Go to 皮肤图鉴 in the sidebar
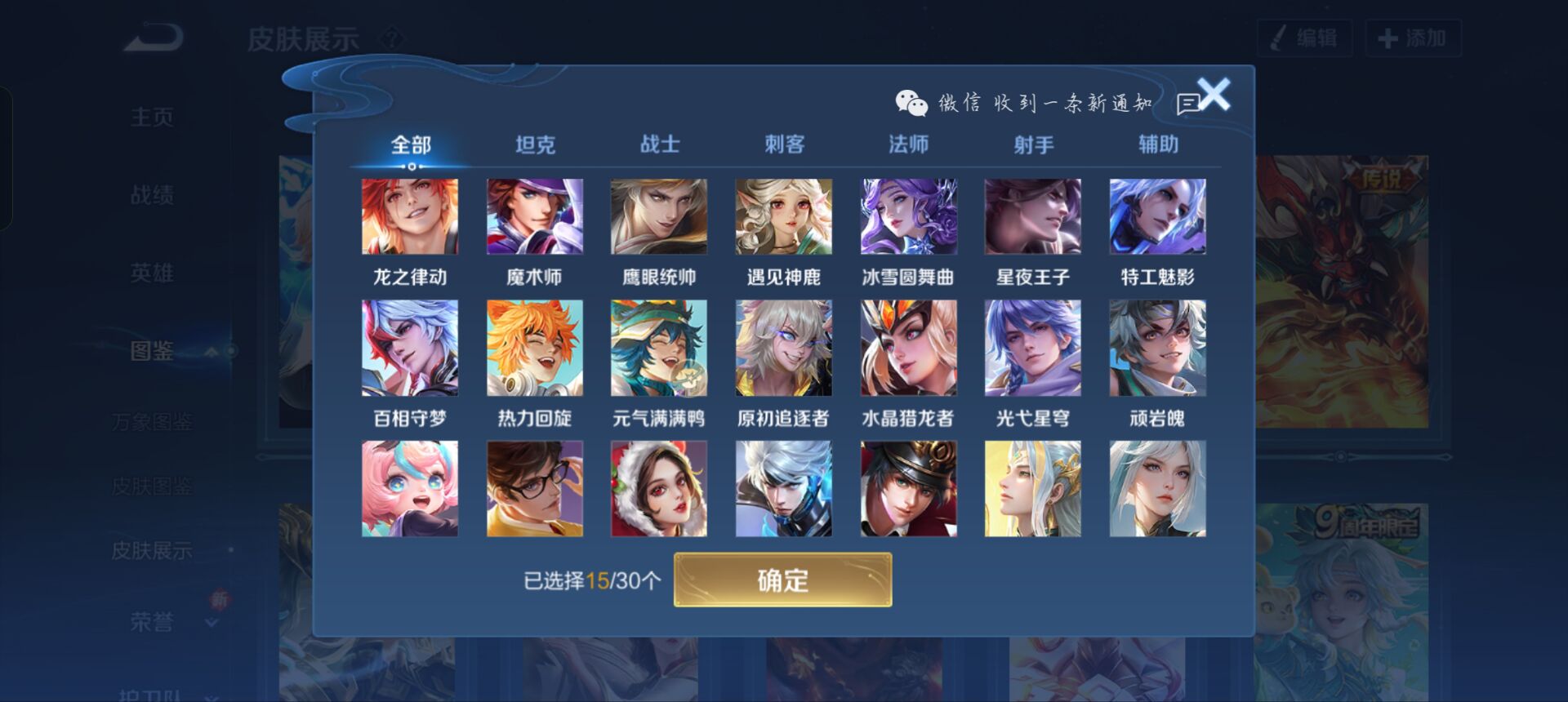Screen dimensions: 1568x702 point(152,486)
